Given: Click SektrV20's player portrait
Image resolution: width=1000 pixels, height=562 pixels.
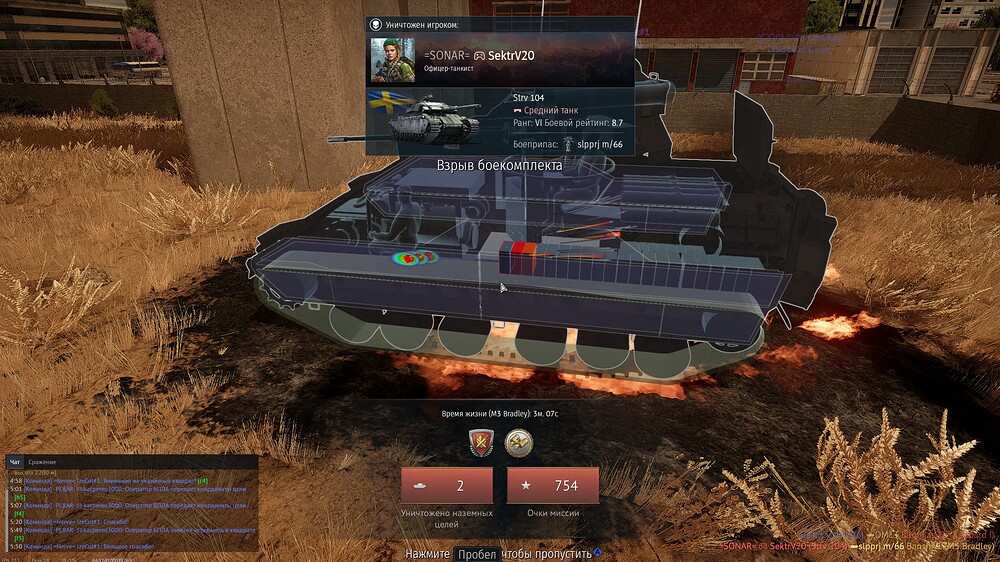Looking at the screenshot, I should (393, 61).
